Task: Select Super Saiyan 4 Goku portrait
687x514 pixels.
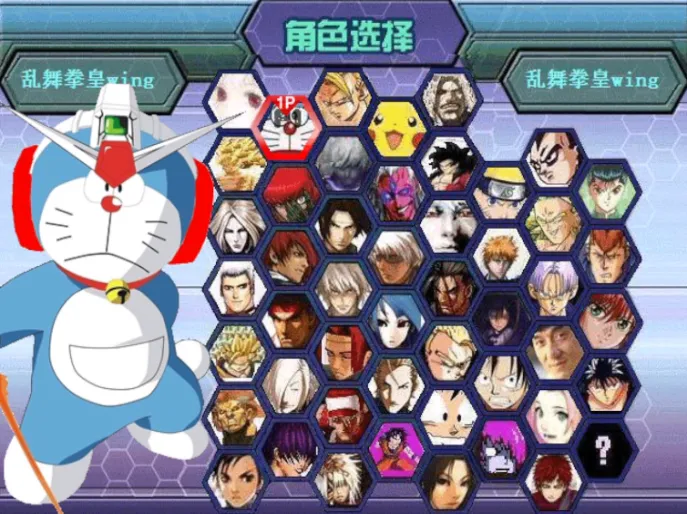Action: 449,161
